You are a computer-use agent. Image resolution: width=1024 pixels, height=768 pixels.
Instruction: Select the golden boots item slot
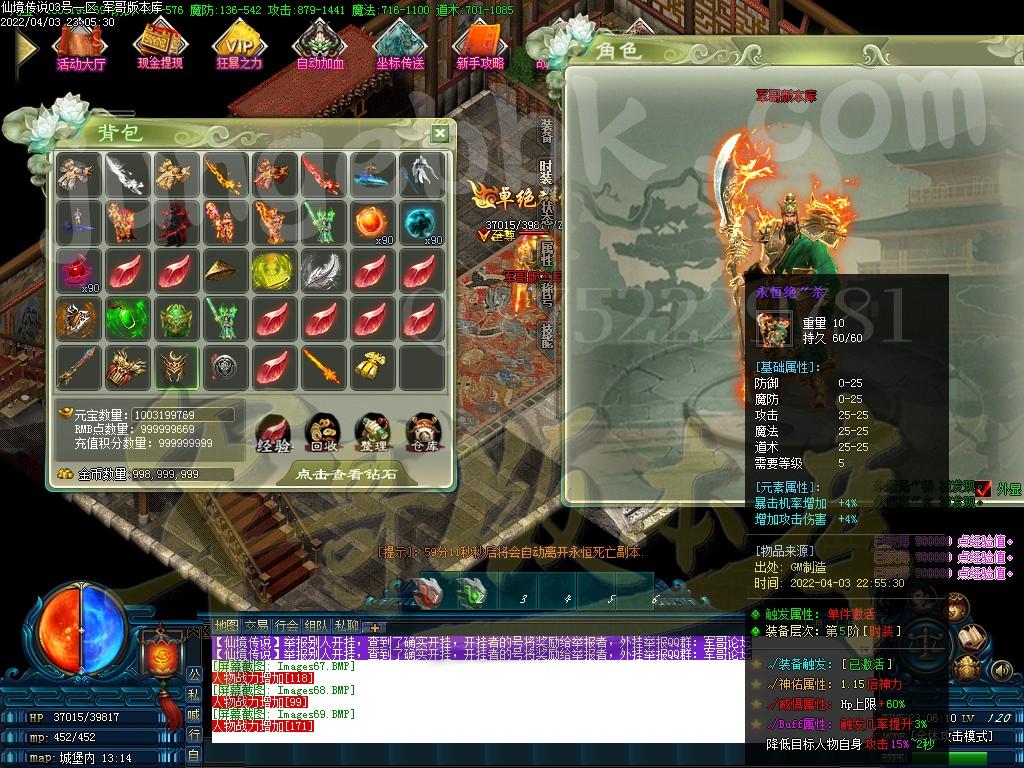click(372, 369)
